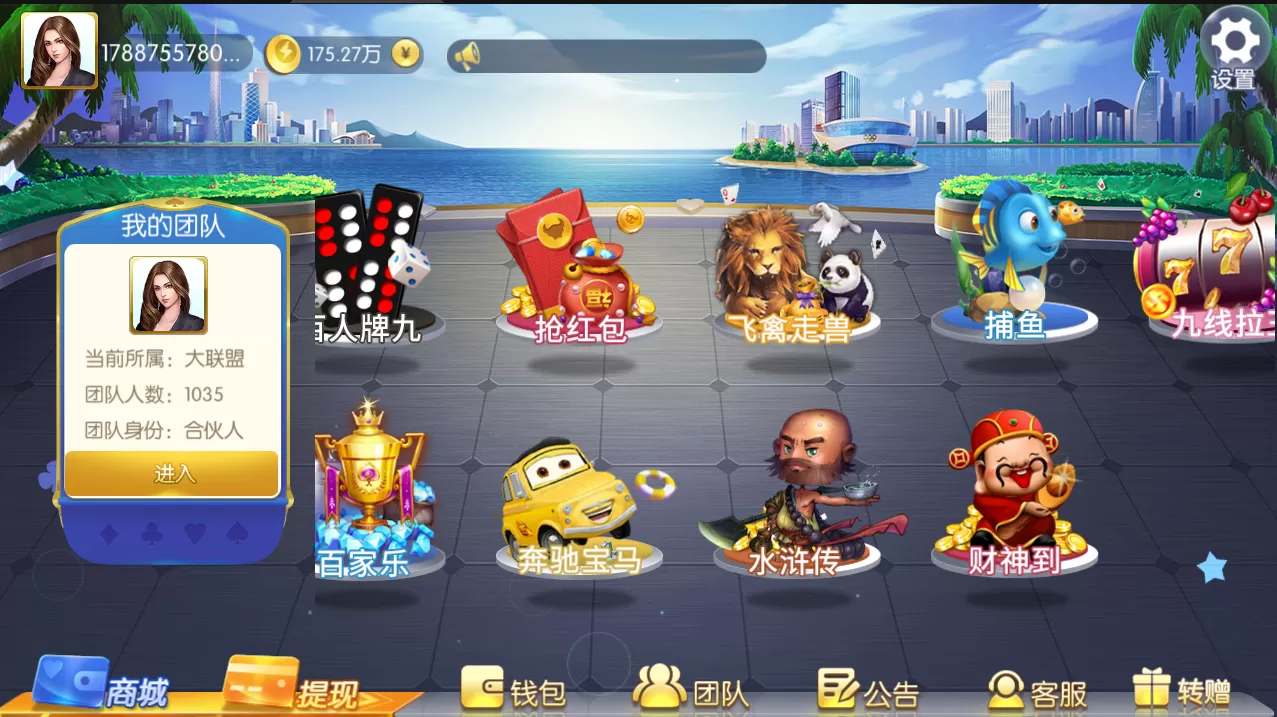This screenshot has width=1277, height=717.
Task: Open the 提现 withdrawal page
Action: tap(292, 687)
